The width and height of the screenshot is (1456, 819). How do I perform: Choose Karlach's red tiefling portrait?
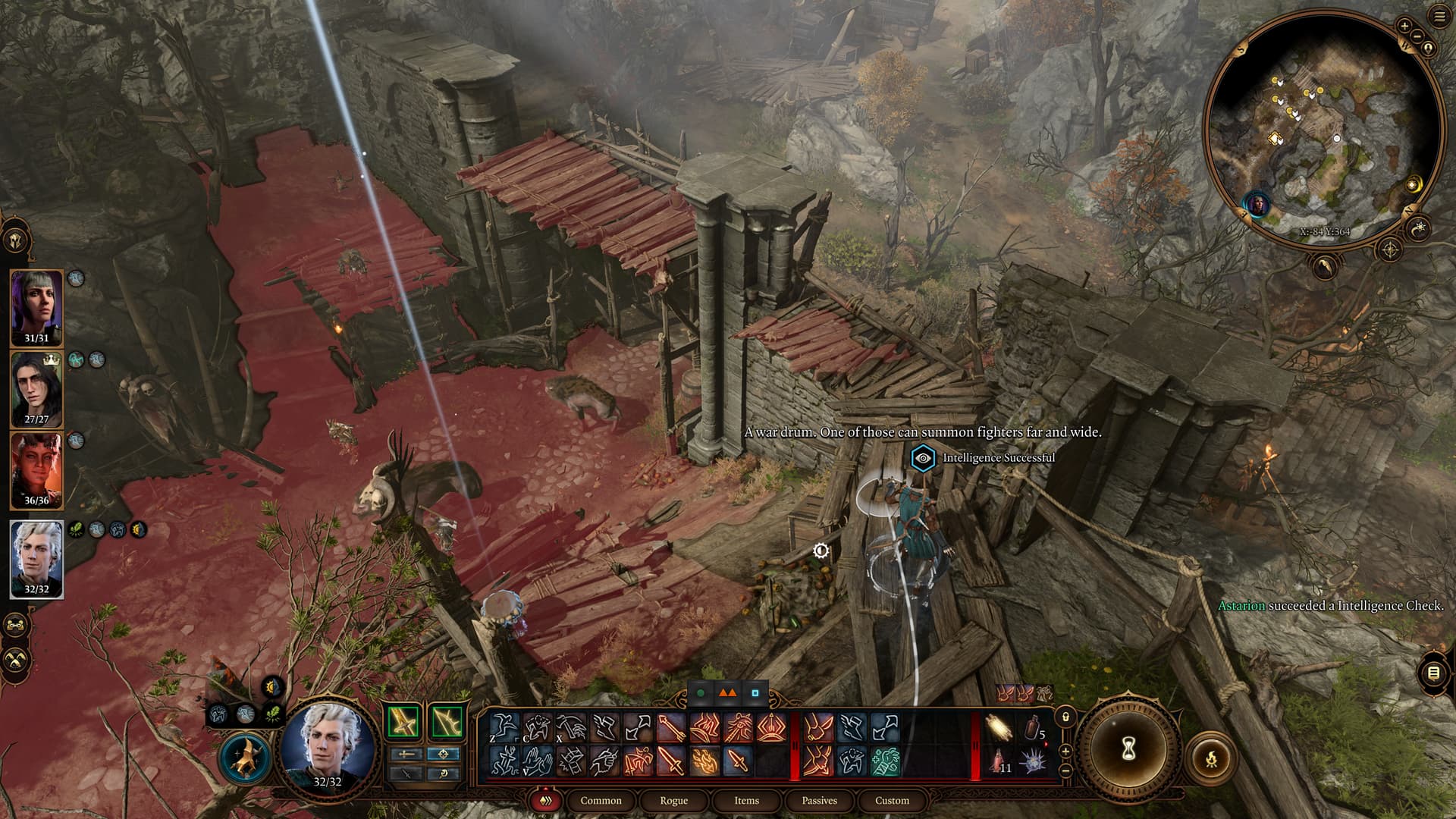click(x=36, y=469)
